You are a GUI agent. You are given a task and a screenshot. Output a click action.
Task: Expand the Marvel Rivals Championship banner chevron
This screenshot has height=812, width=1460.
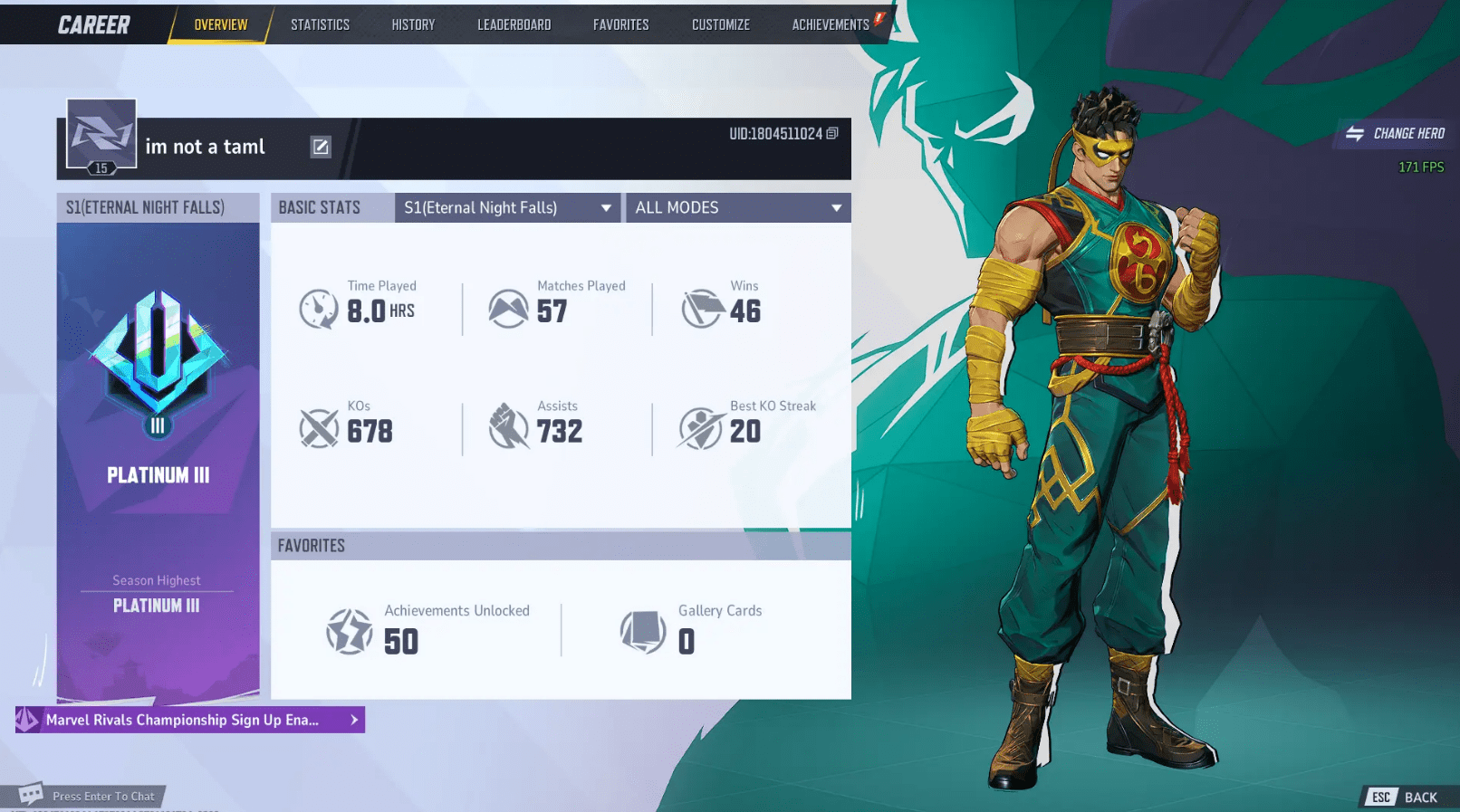pos(353,720)
